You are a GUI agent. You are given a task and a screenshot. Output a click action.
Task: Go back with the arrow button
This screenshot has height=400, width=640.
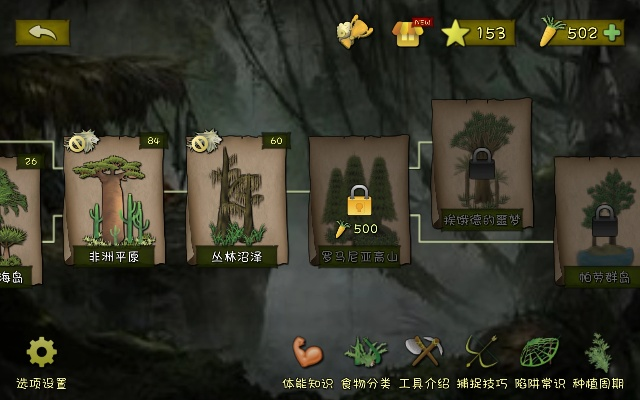pos(42,32)
